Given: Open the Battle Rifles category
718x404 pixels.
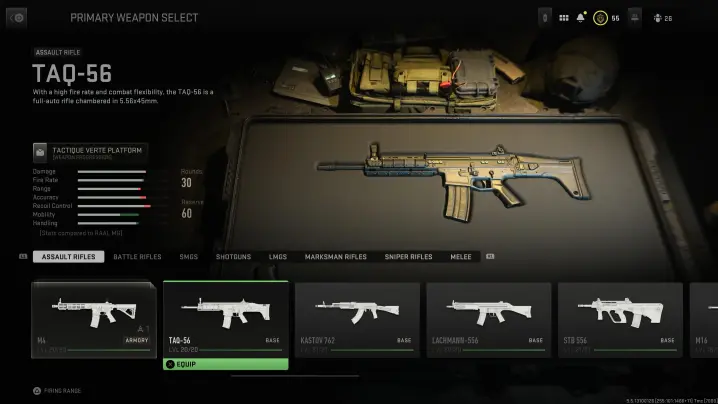Looking at the screenshot, I should [x=137, y=257].
